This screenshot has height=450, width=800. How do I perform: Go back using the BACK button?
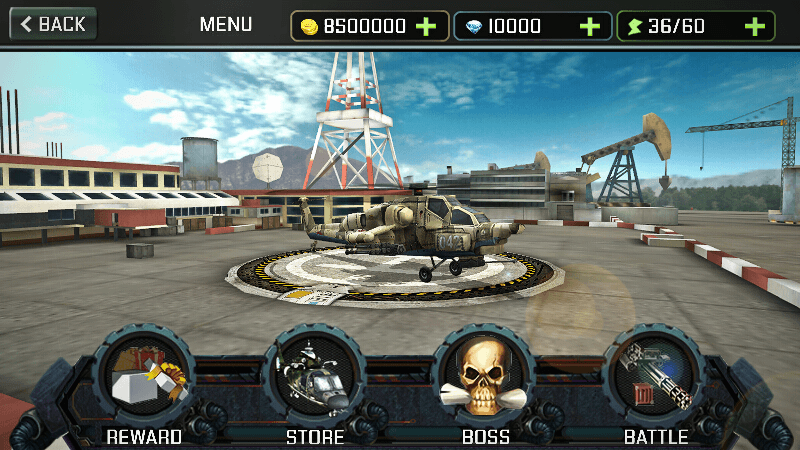point(53,24)
